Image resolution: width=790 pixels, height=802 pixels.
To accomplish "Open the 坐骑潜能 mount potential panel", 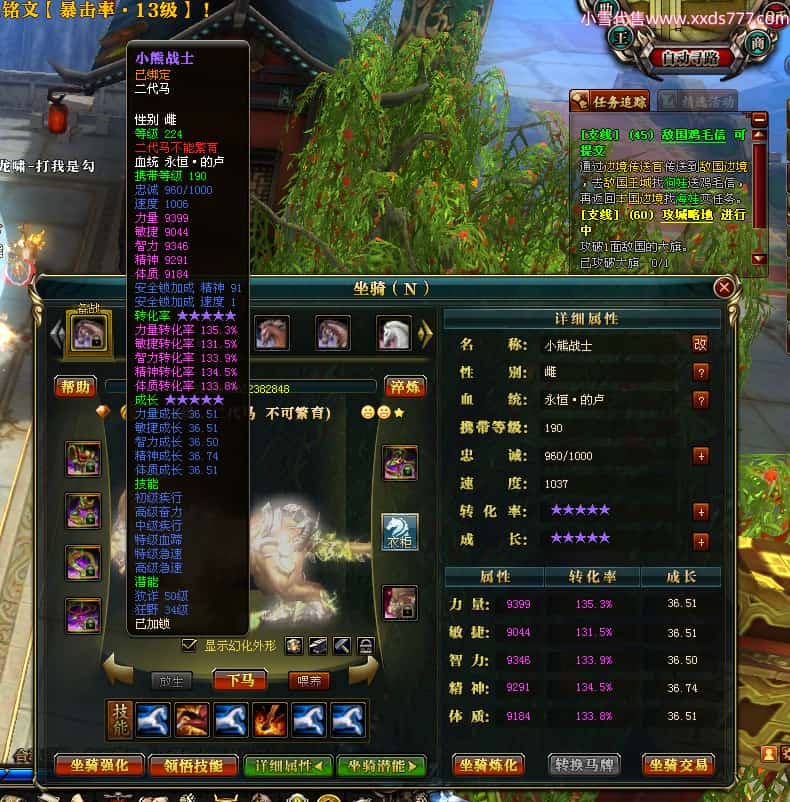I will tap(381, 766).
